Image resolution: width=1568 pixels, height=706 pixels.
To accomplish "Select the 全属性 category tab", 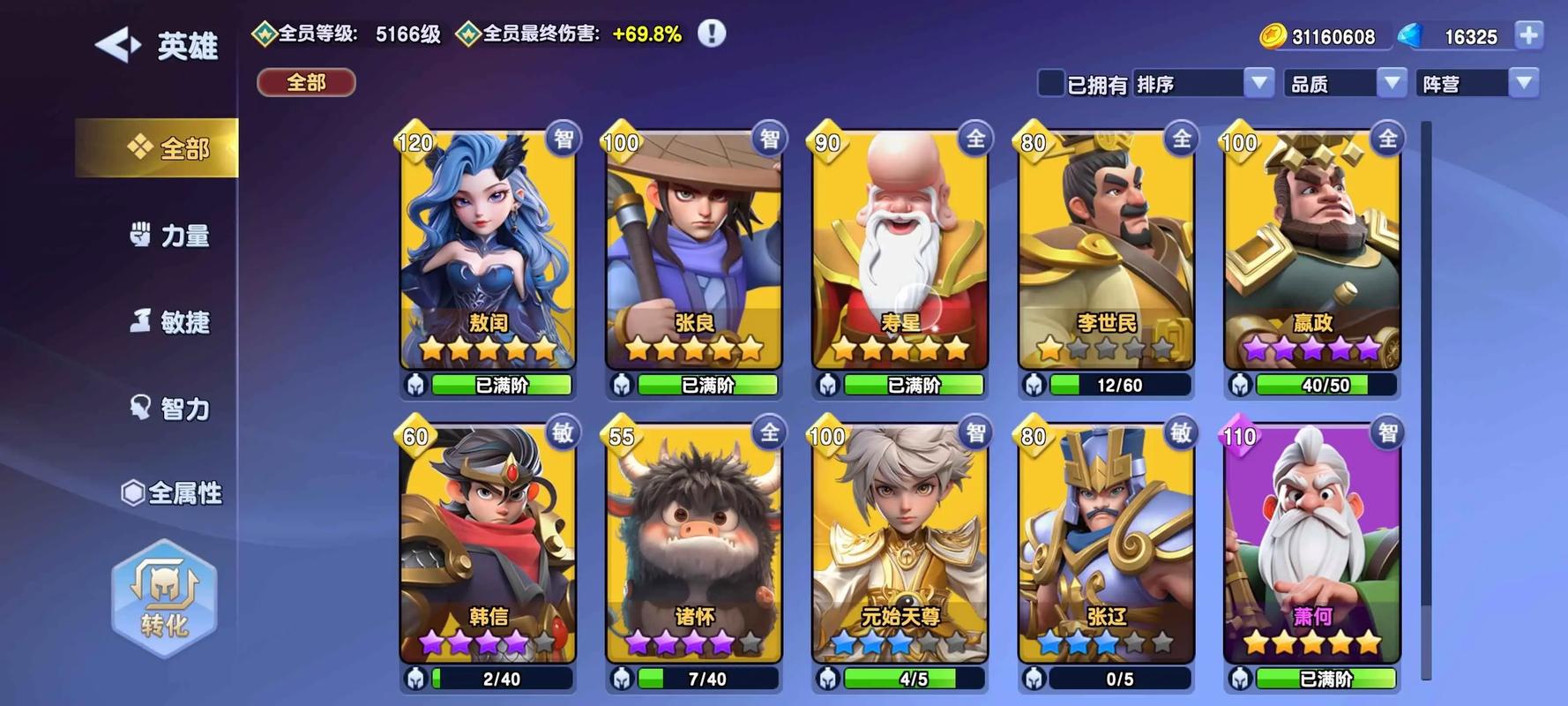I will [x=172, y=492].
